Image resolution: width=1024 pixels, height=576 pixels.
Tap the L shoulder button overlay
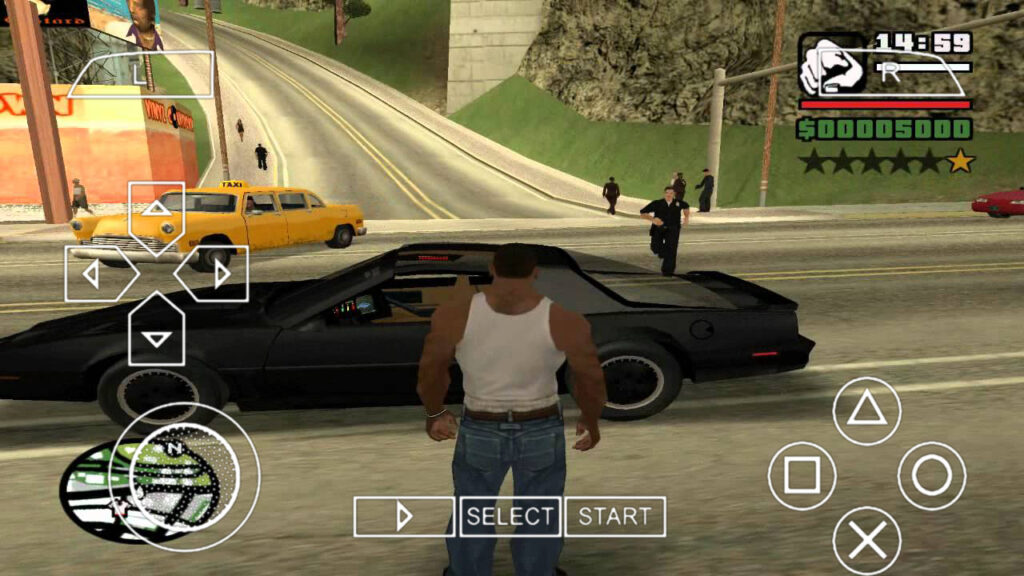[140, 73]
